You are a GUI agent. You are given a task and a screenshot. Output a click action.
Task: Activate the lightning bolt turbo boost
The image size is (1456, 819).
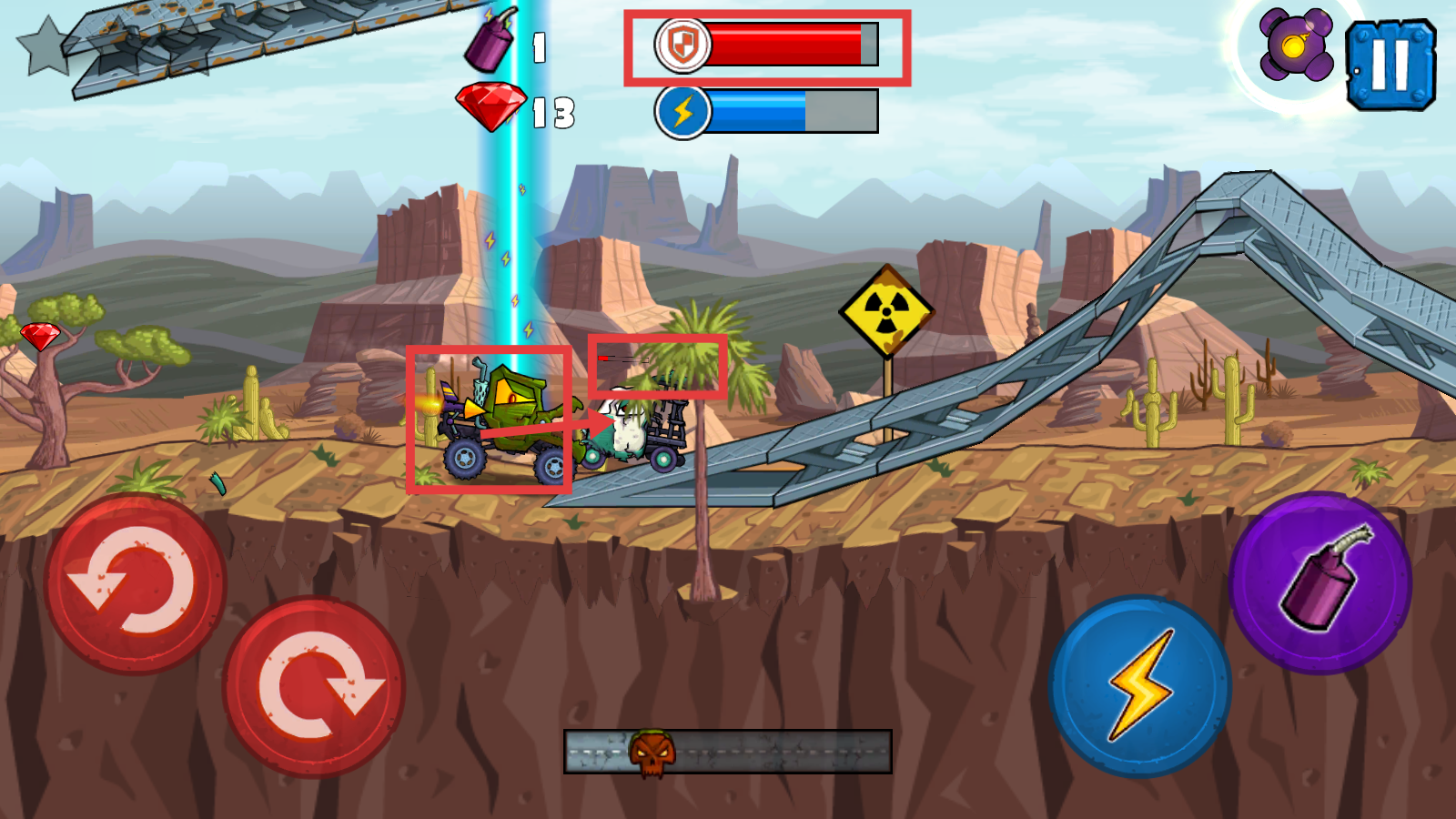tap(1140, 685)
